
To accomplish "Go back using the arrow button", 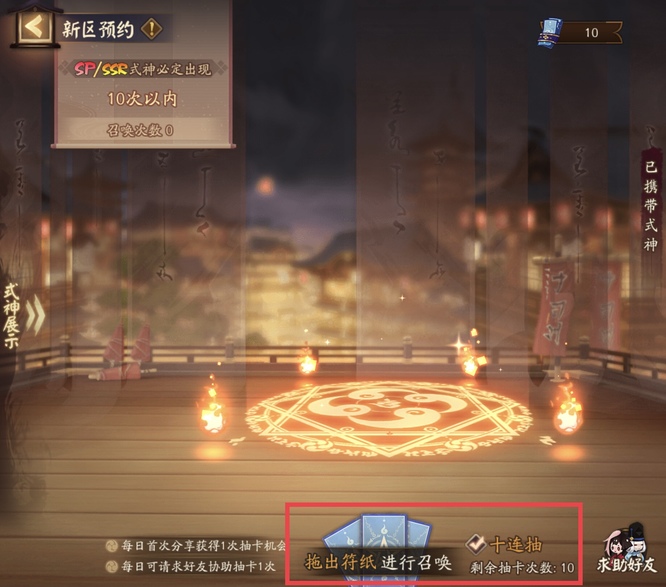I will (34, 27).
